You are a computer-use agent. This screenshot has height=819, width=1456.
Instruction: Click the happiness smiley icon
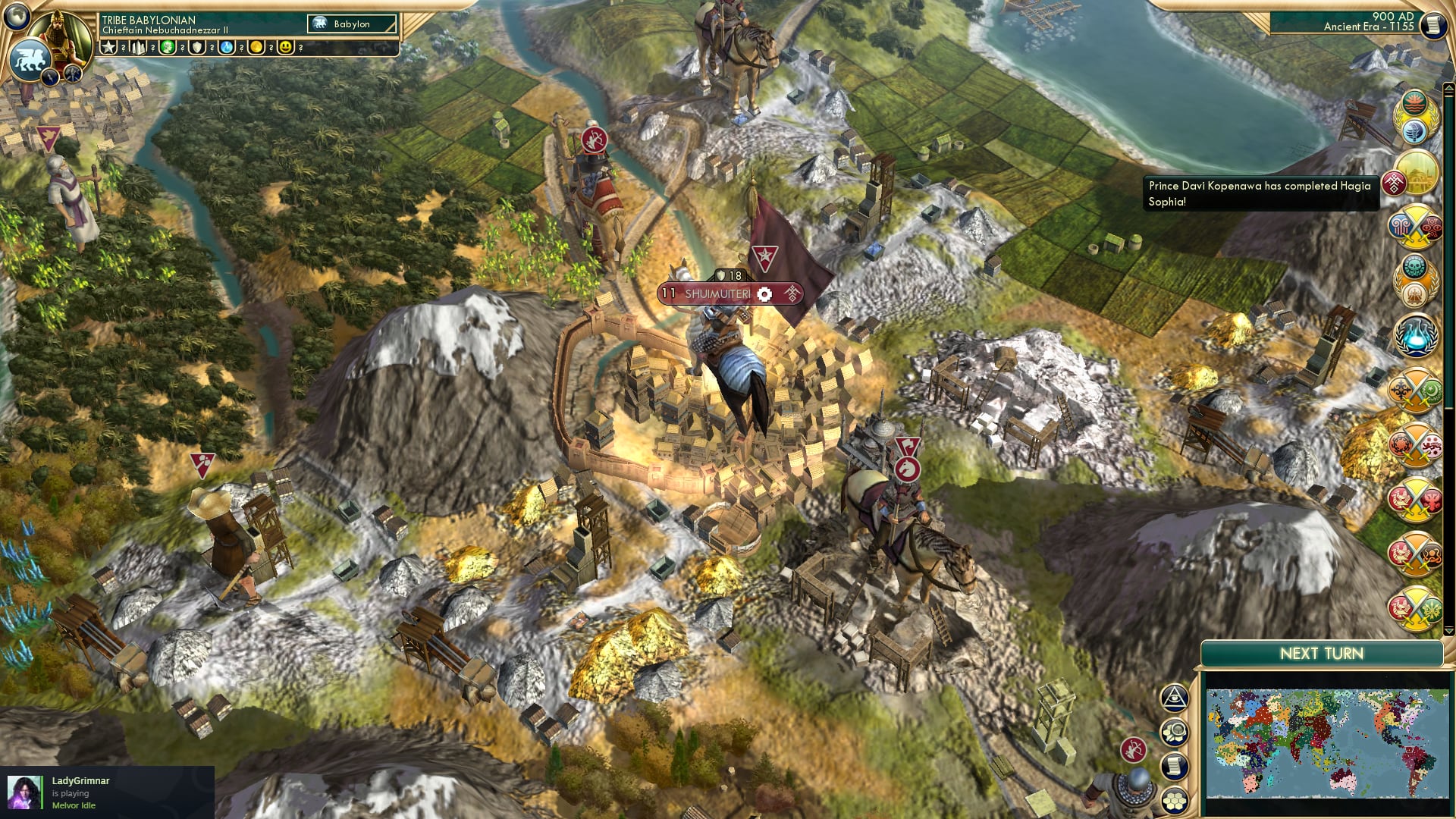click(x=284, y=47)
